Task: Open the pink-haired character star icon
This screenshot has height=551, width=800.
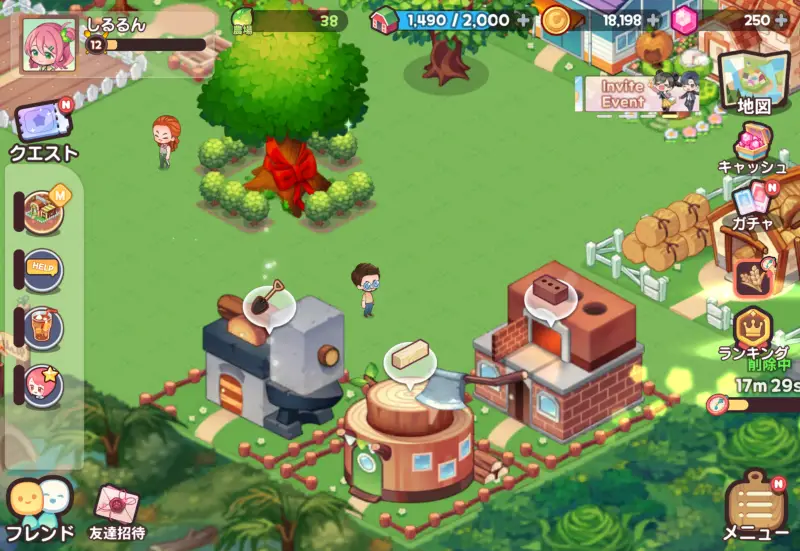Action: [42, 385]
